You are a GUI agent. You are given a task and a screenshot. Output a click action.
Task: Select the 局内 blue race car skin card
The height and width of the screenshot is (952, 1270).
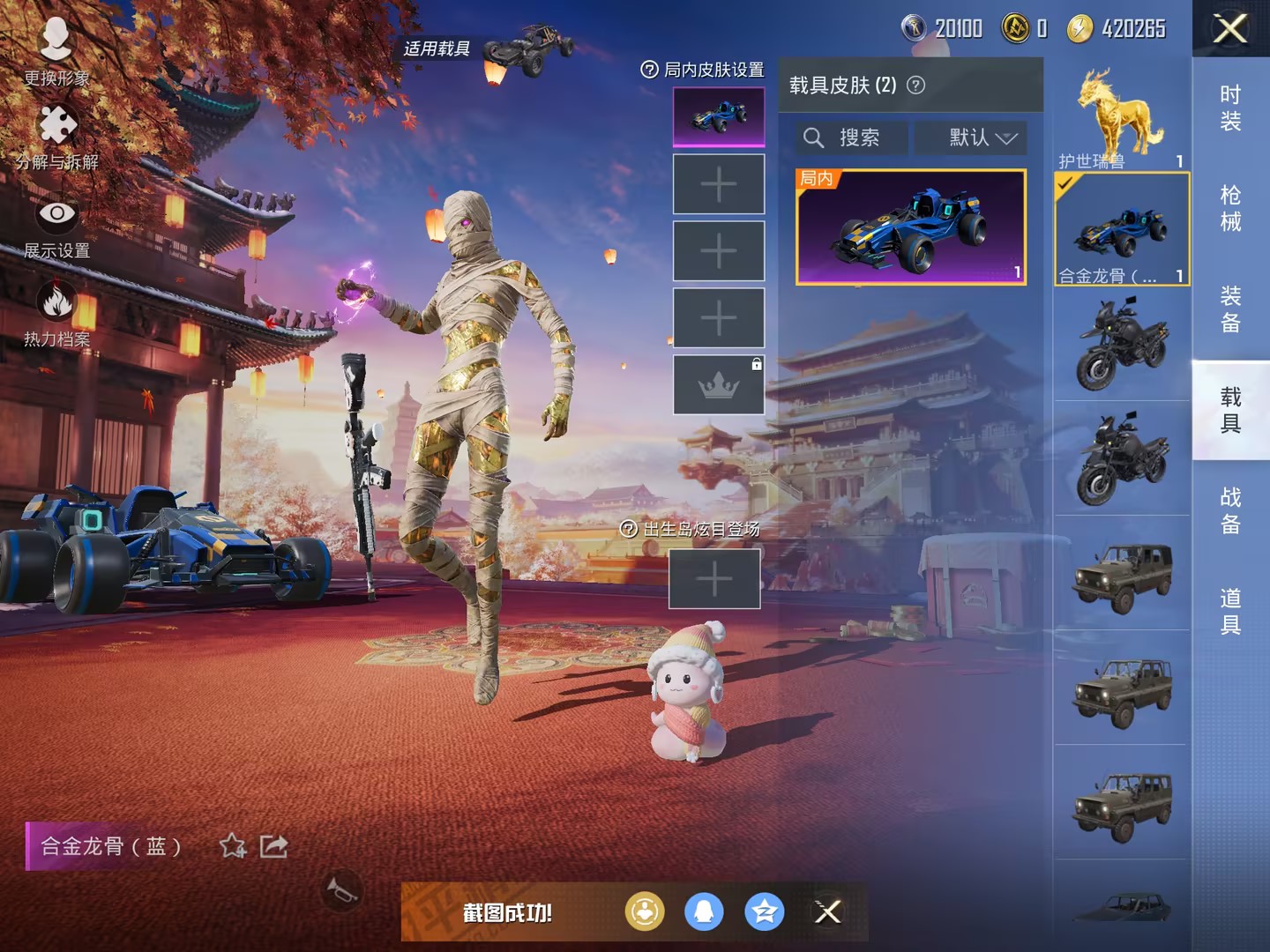(911, 227)
